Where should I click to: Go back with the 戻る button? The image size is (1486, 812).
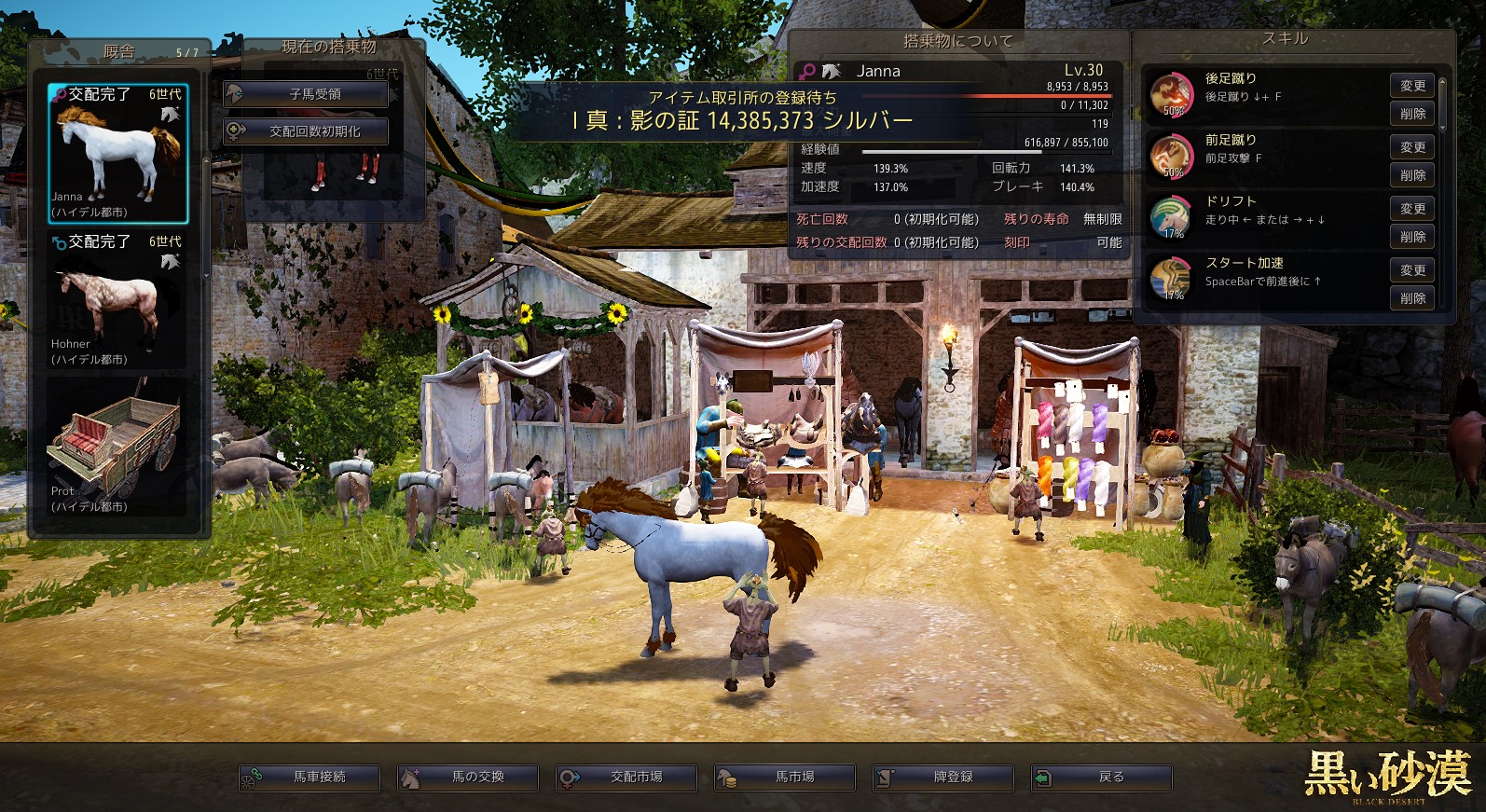coord(1102,778)
